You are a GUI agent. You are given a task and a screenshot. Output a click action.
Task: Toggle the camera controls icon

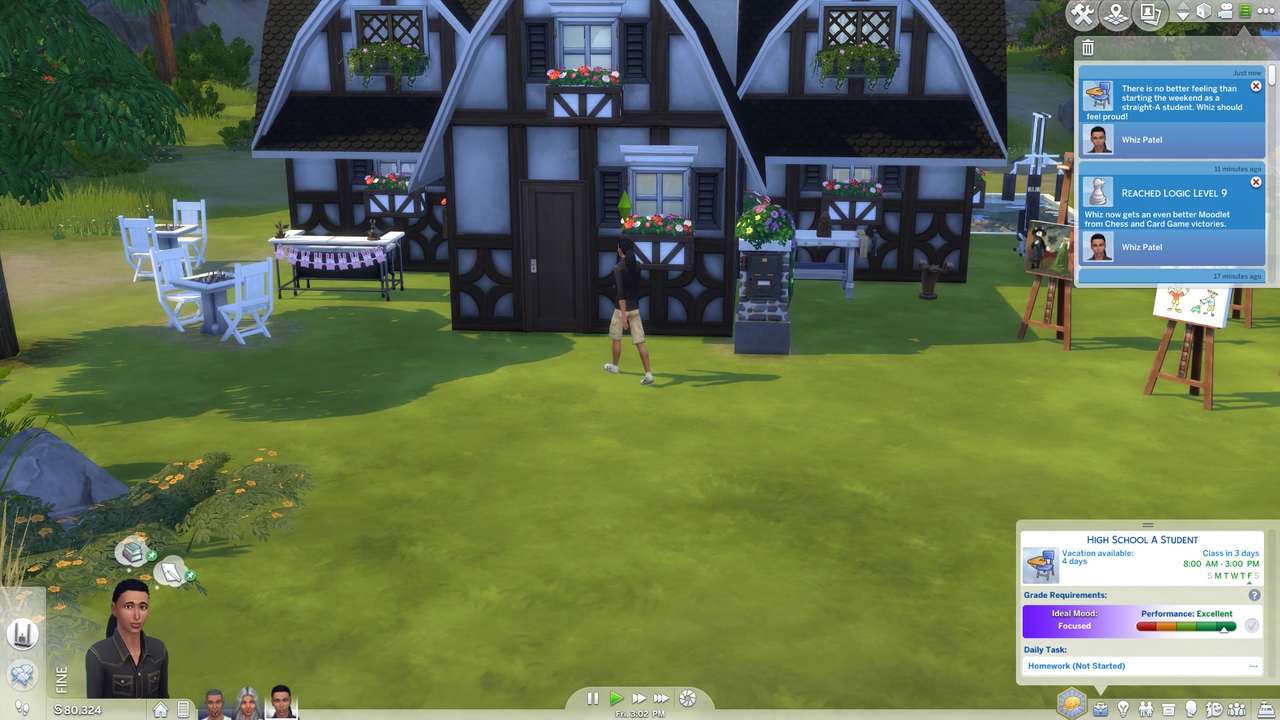[1225, 11]
